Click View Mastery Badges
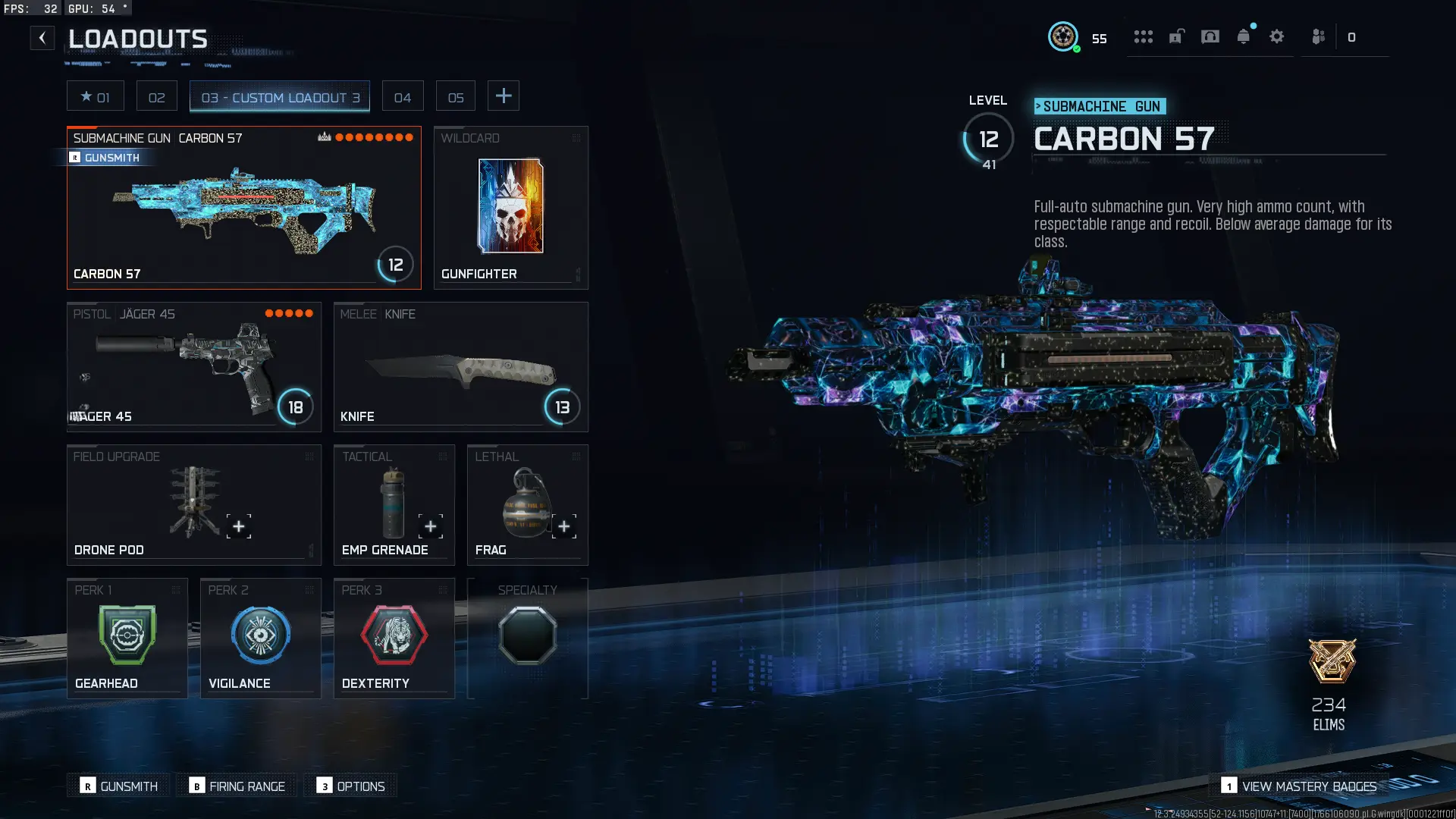The height and width of the screenshot is (819, 1456). tap(1301, 786)
